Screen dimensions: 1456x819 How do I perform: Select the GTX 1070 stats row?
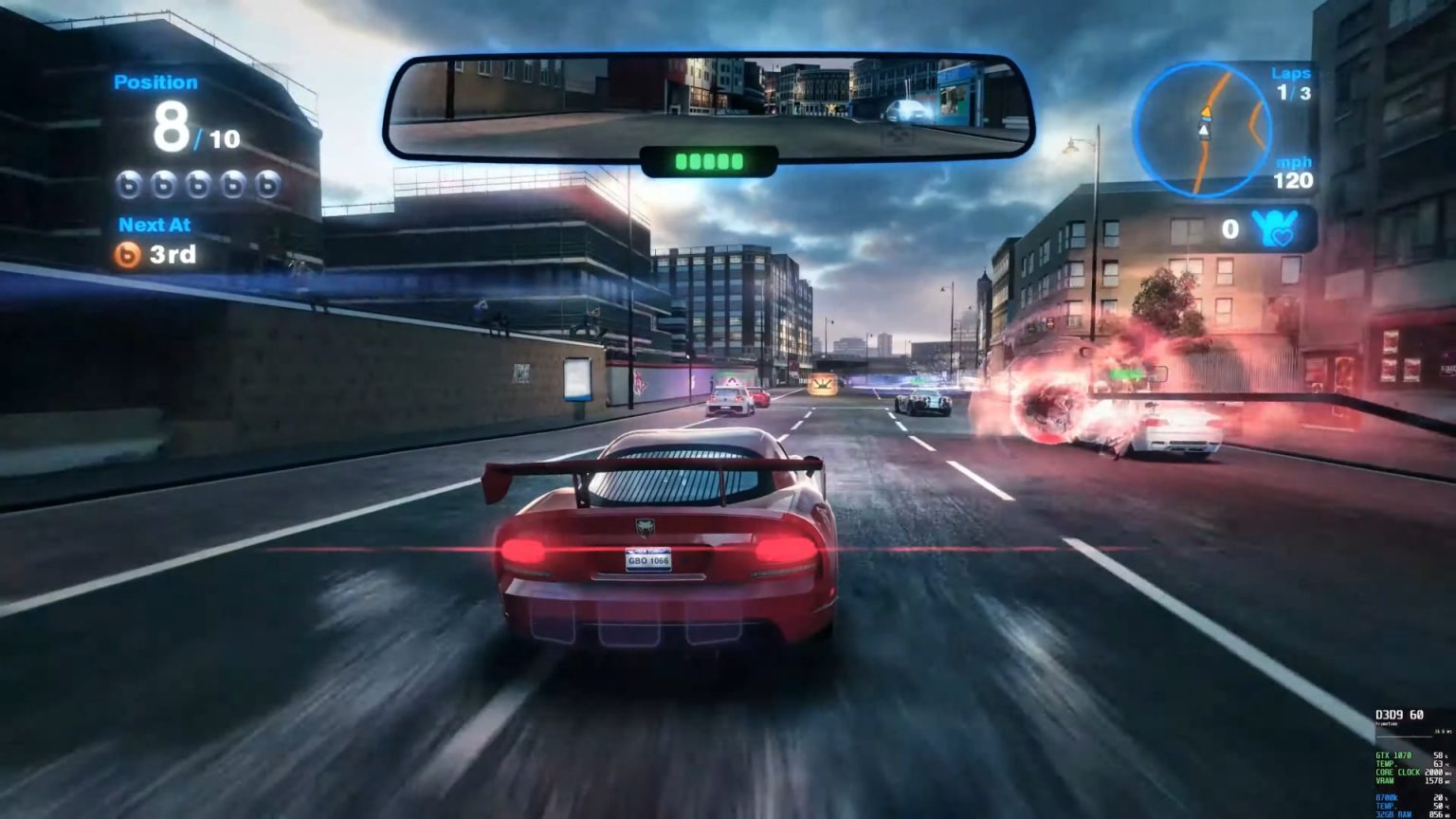(x=1393, y=756)
